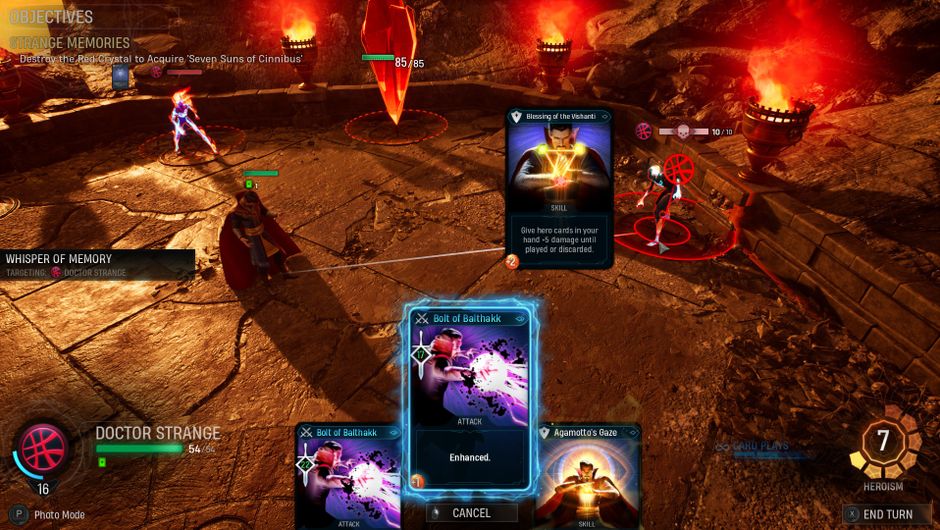
Task: Cancel the selected card play
Action: point(471,513)
